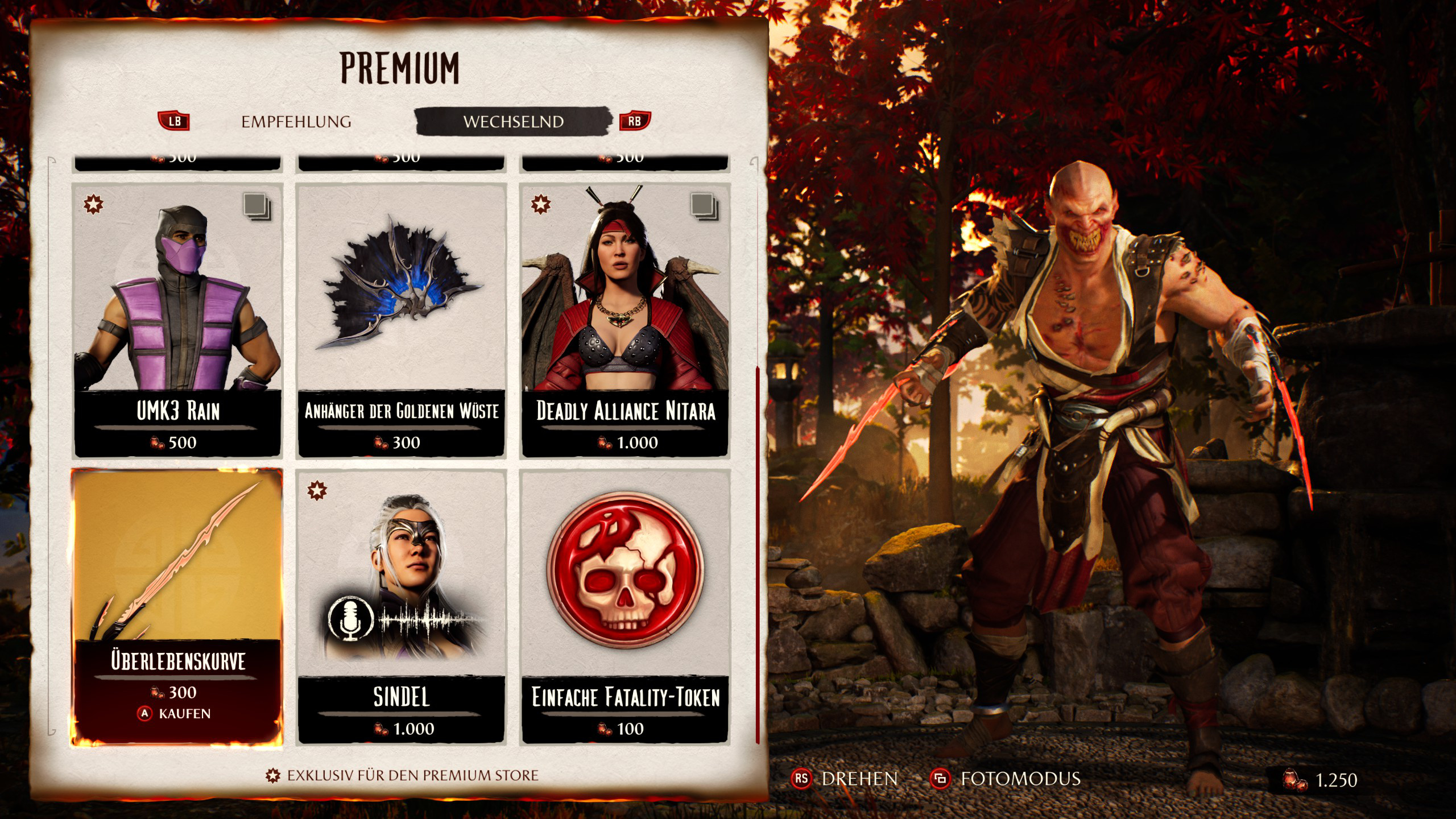Select Anhänger der Goldenen Wüste item

[x=401, y=320]
